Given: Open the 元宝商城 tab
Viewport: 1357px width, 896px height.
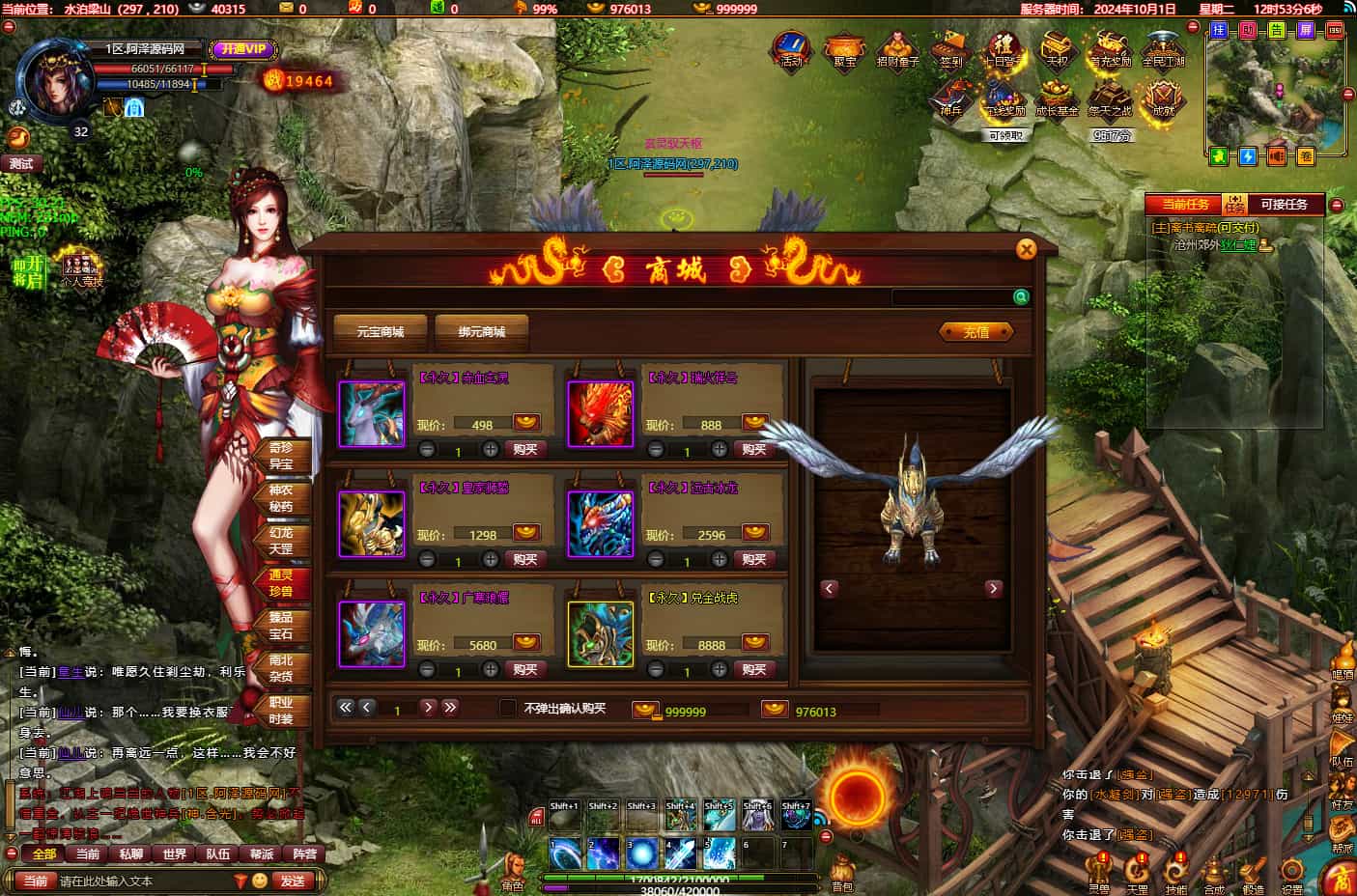Looking at the screenshot, I should tap(380, 332).
